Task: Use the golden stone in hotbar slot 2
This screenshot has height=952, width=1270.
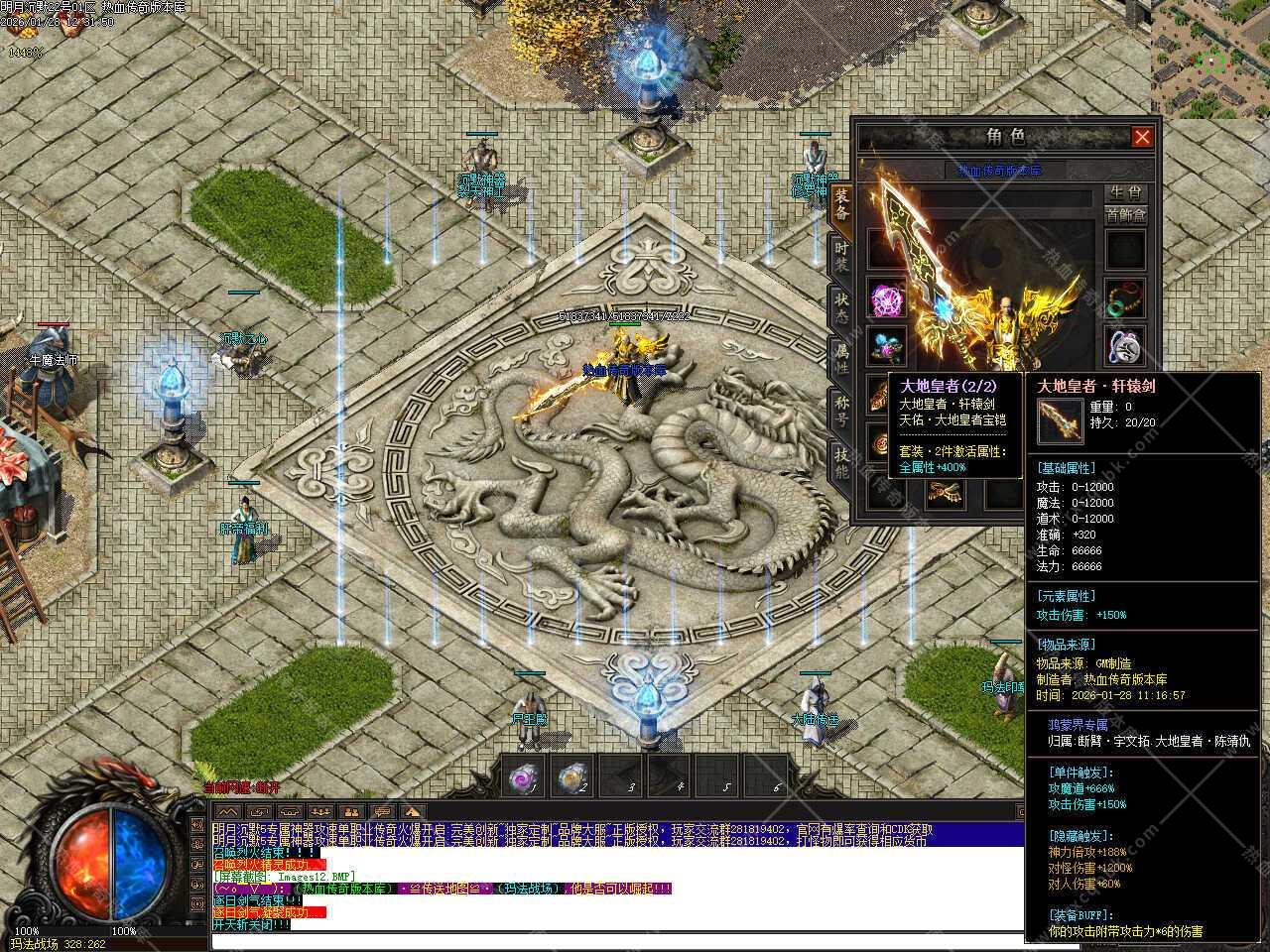Action: 571,777
